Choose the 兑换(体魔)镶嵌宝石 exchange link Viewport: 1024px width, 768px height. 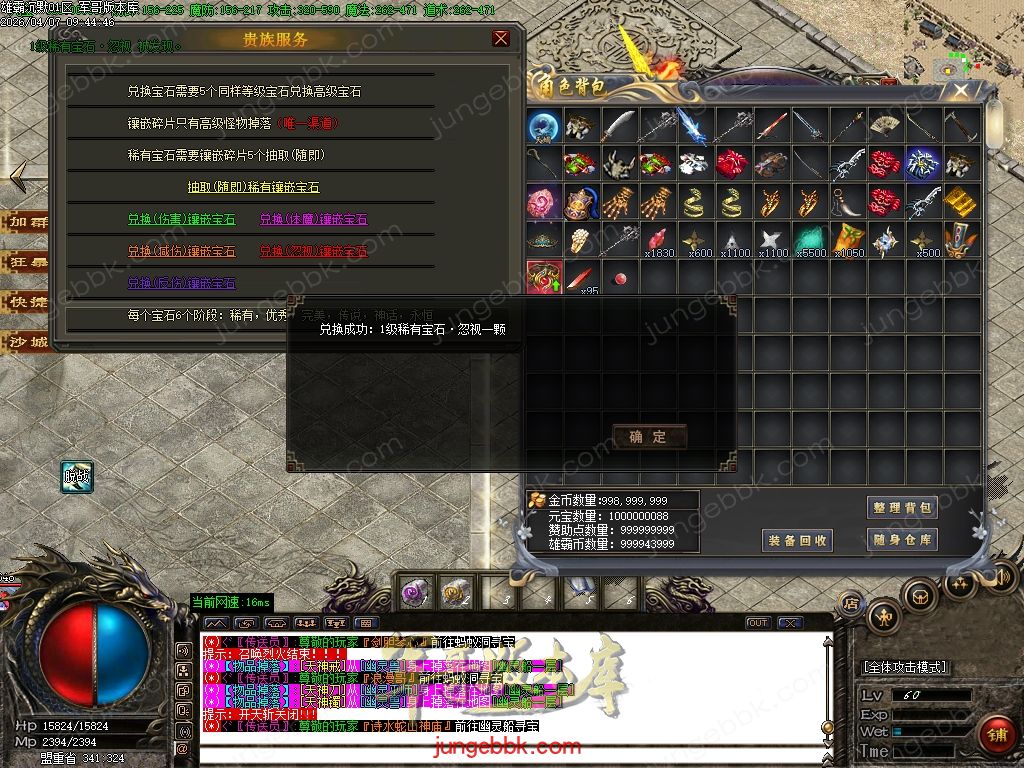point(313,219)
